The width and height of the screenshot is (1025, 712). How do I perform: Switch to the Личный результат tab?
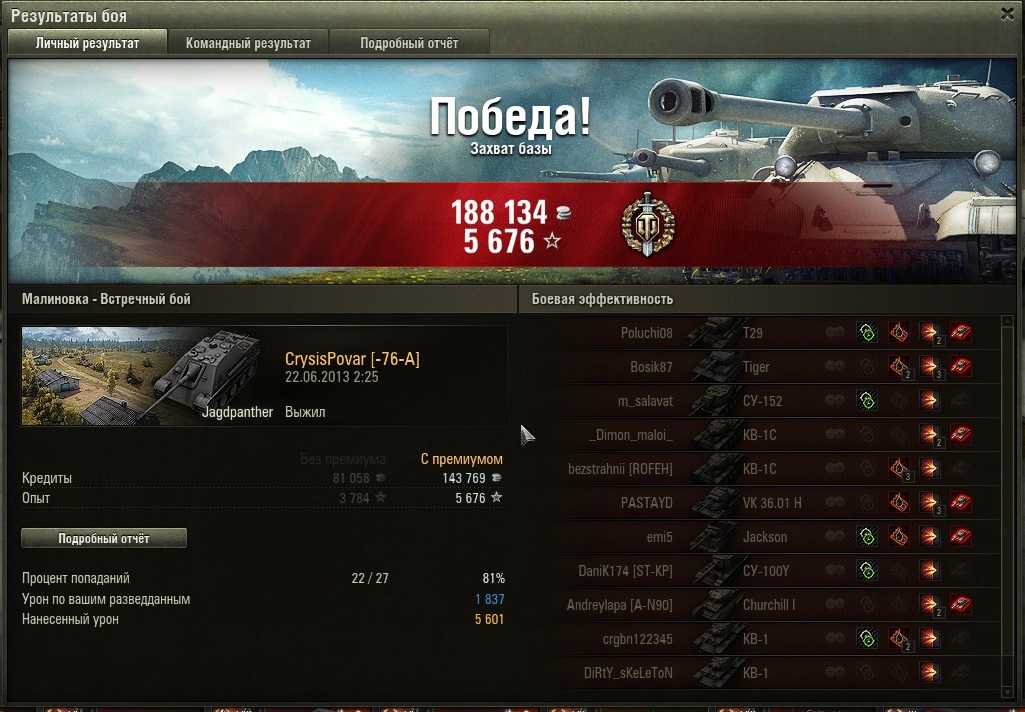point(87,43)
